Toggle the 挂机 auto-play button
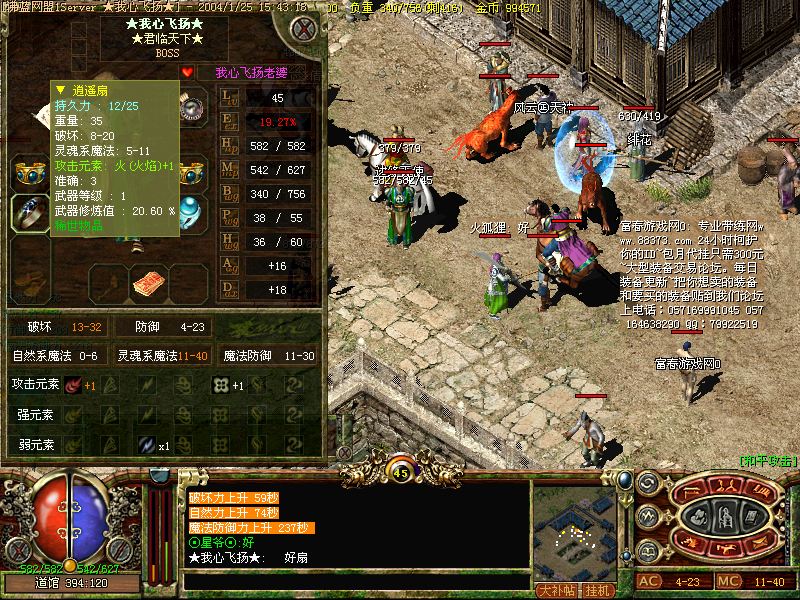Image resolution: width=800 pixels, height=600 pixels. [599, 589]
